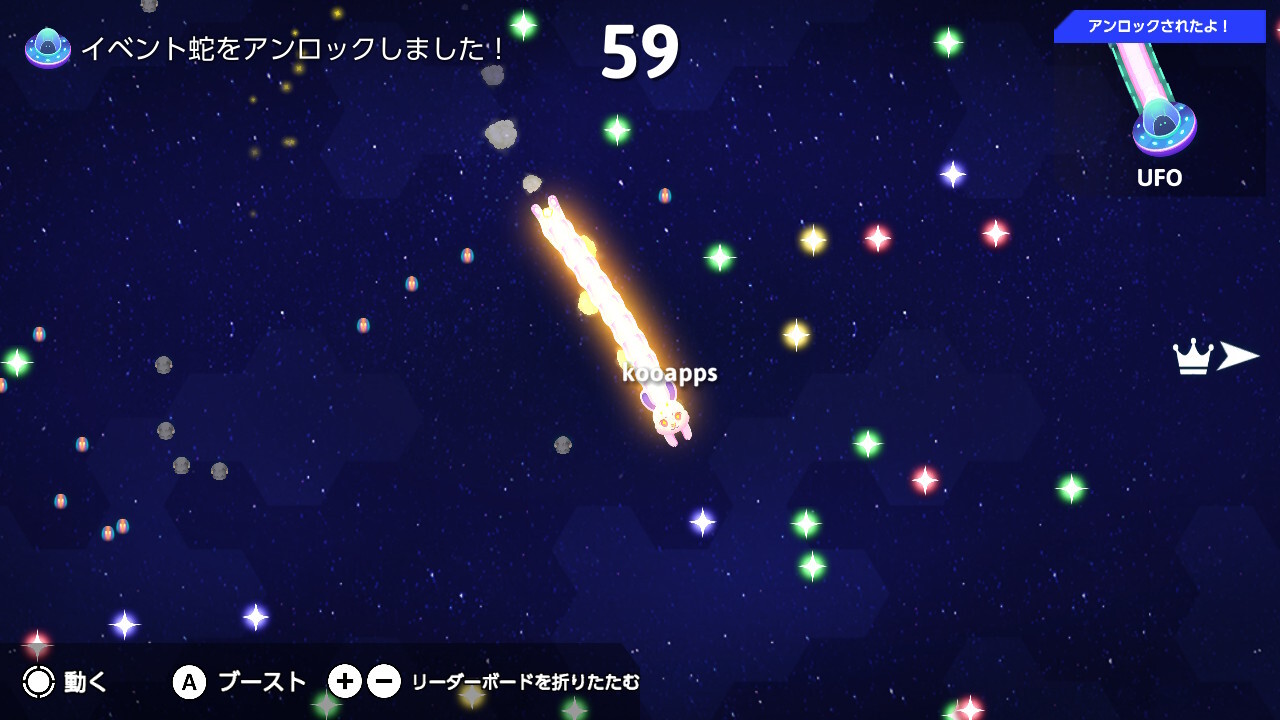Click the crown leaderboard icon
The height and width of the screenshot is (720, 1280).
point(1190,354)
